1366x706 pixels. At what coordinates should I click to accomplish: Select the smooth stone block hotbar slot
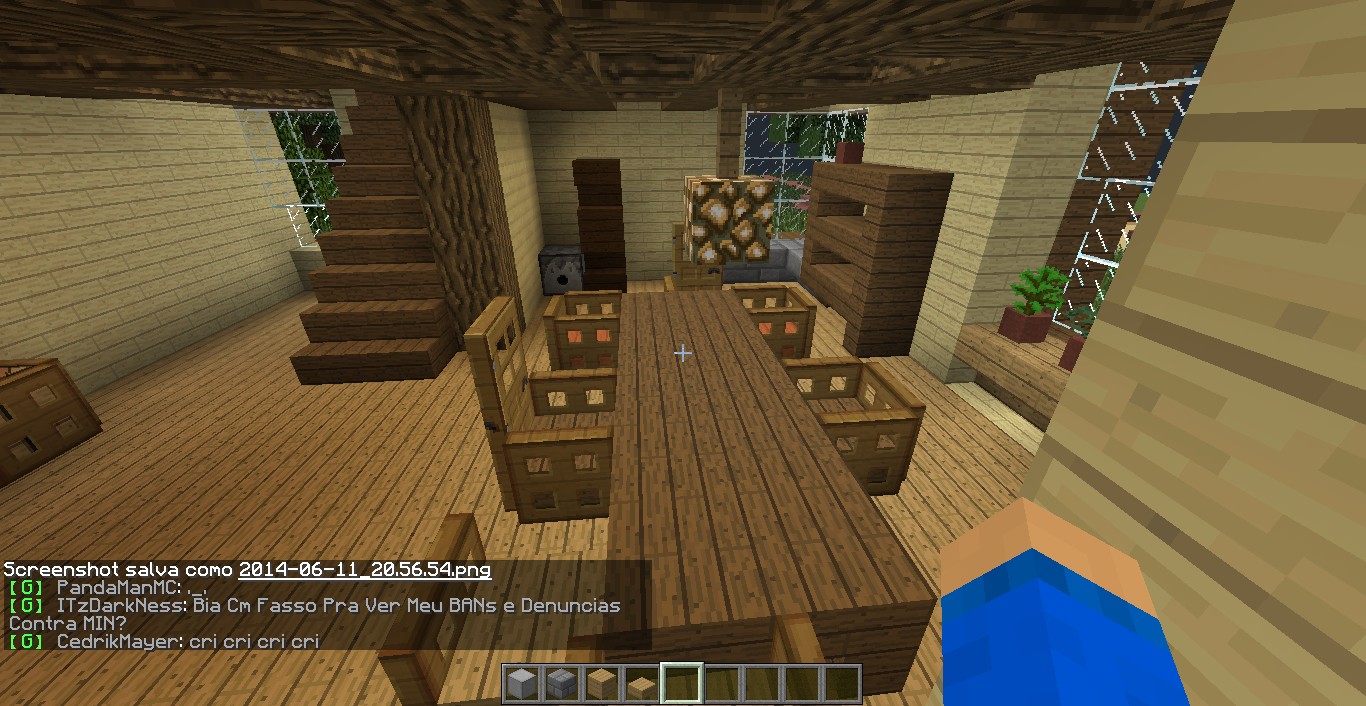[521, 685]
